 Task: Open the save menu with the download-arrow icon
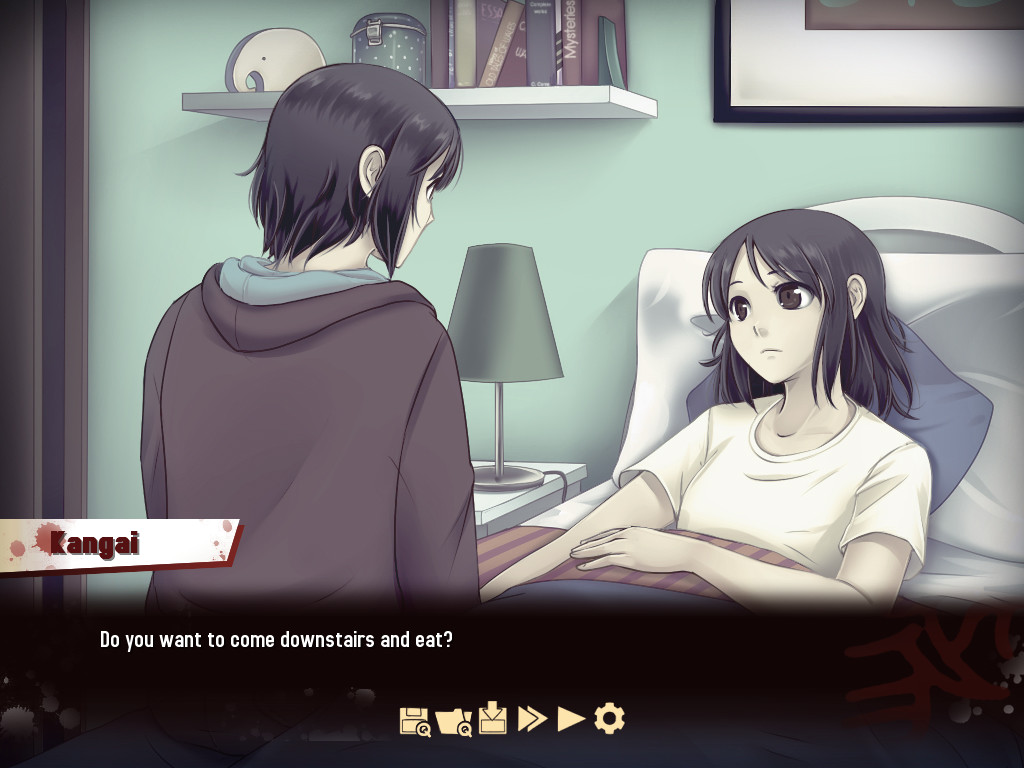(493, 718)
